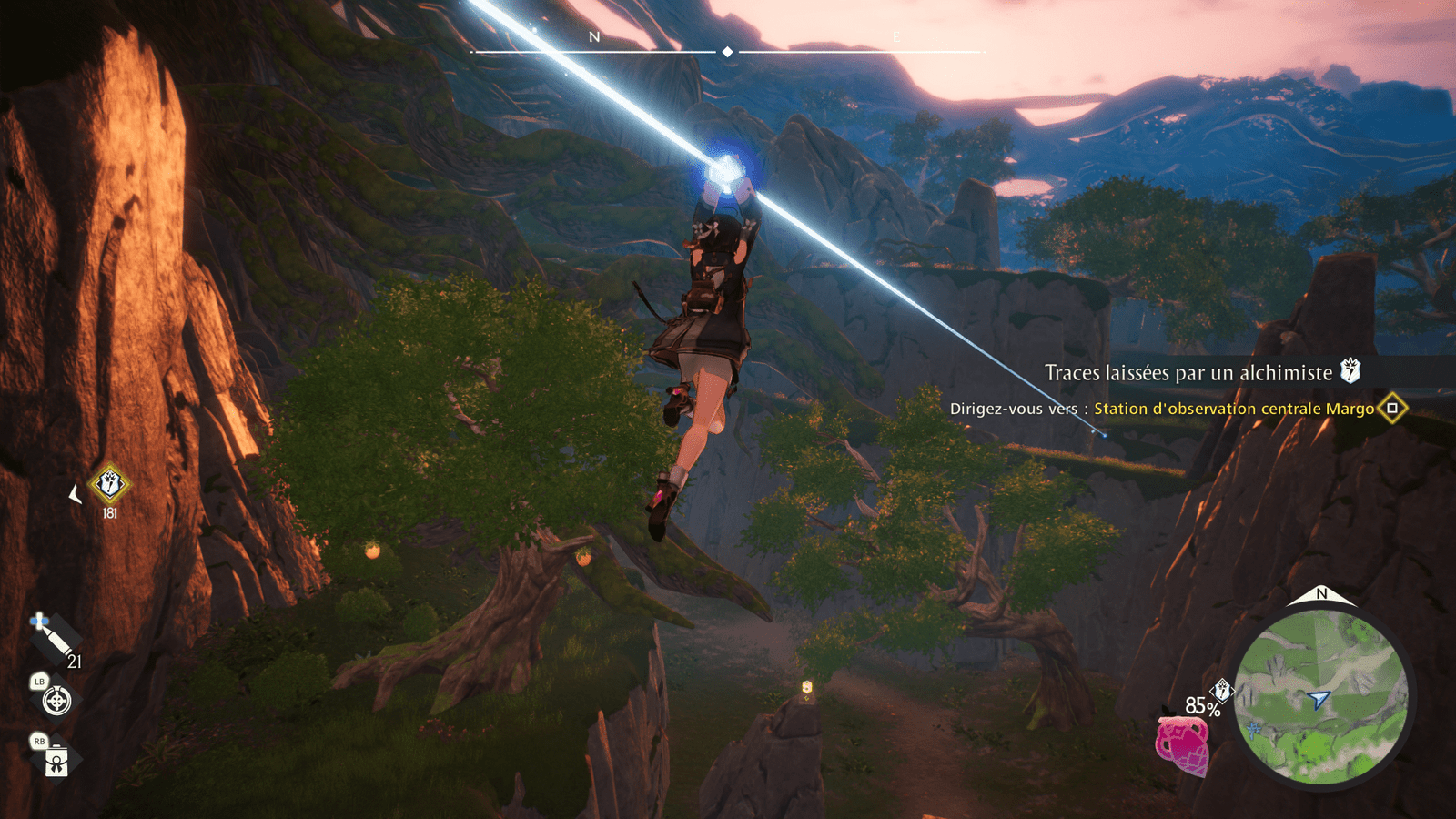Open the pink basket capacity icon
1456x819 pixels.
click(x=1182, y=744)
